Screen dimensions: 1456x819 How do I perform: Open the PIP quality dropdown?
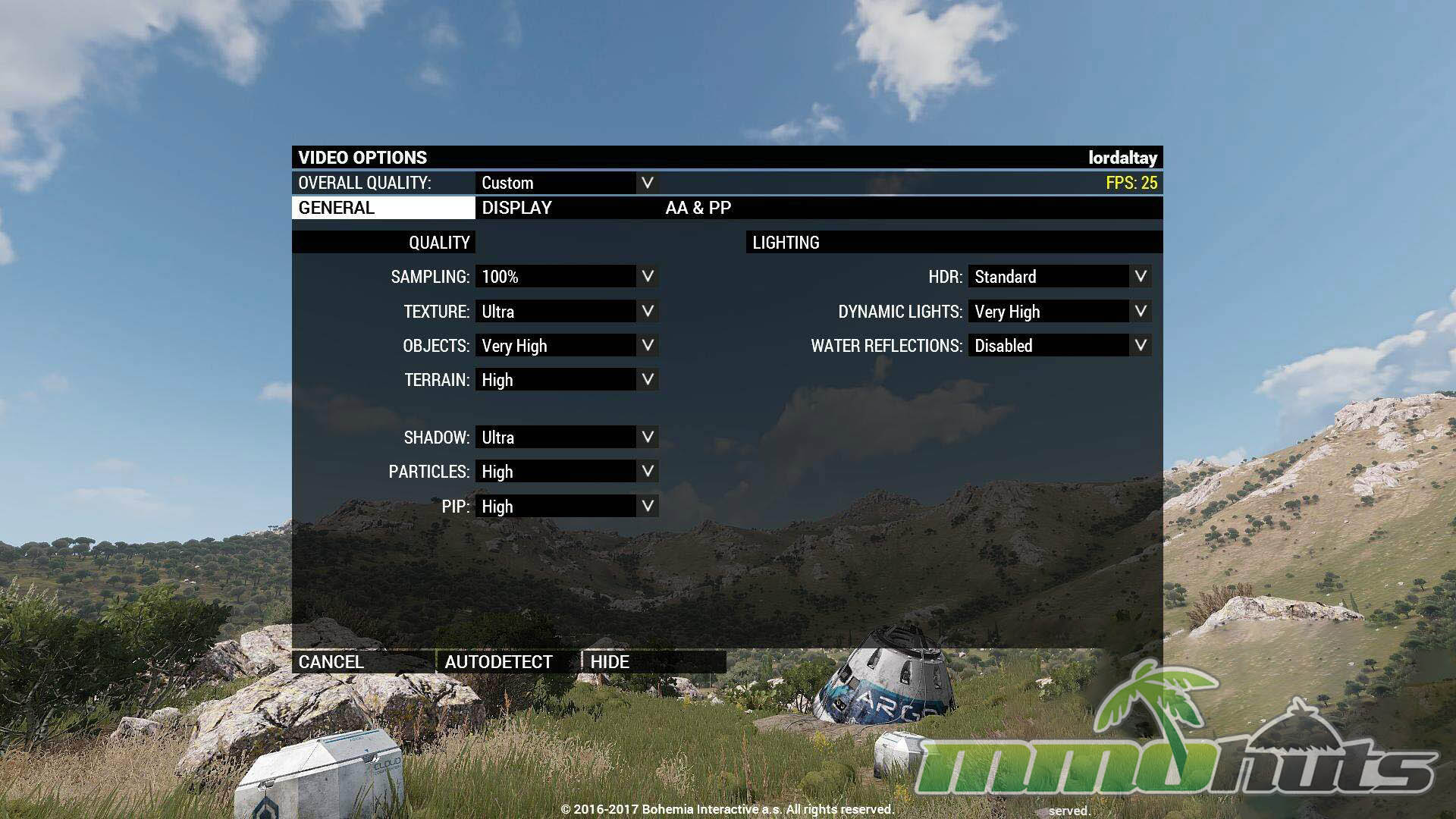click(x=566, y=507)
